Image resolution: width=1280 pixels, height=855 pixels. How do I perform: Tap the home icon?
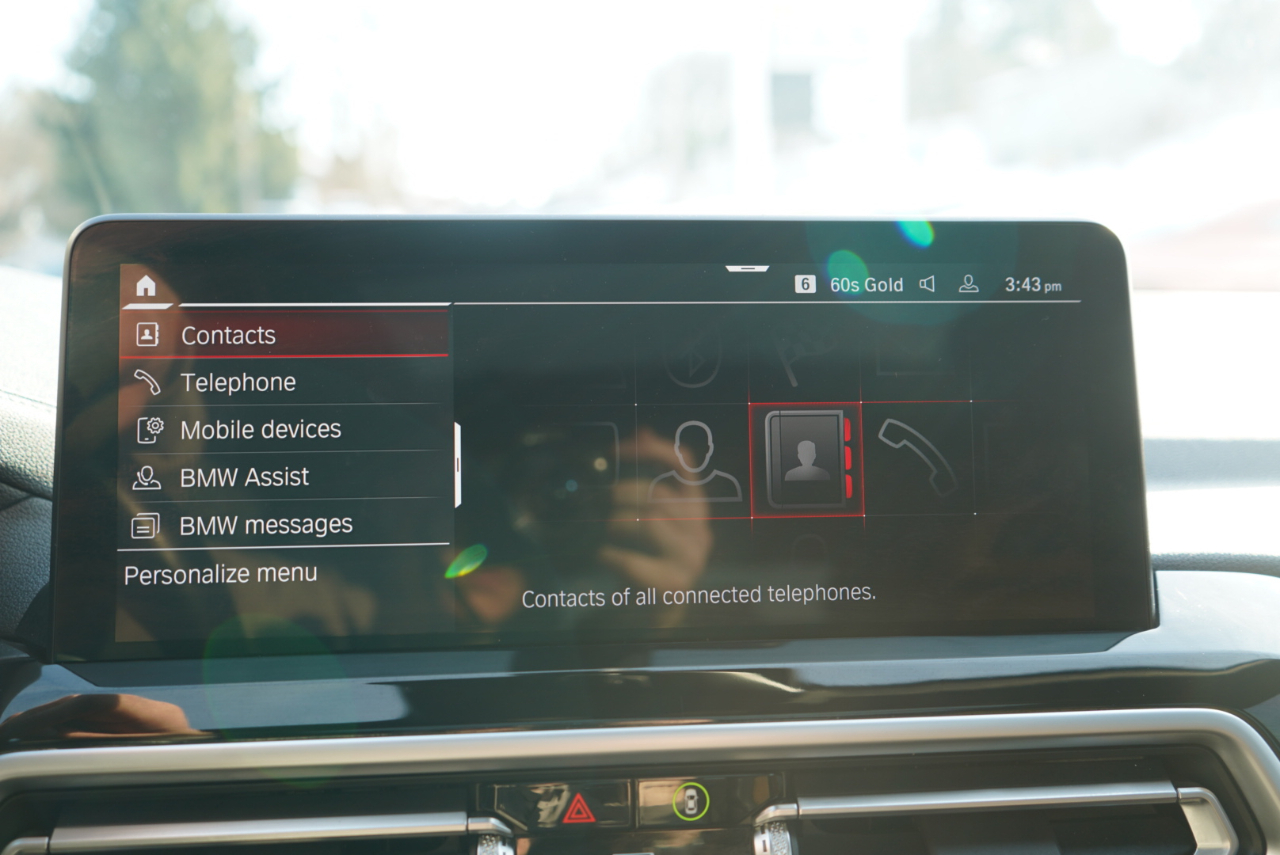coord(146,286)
